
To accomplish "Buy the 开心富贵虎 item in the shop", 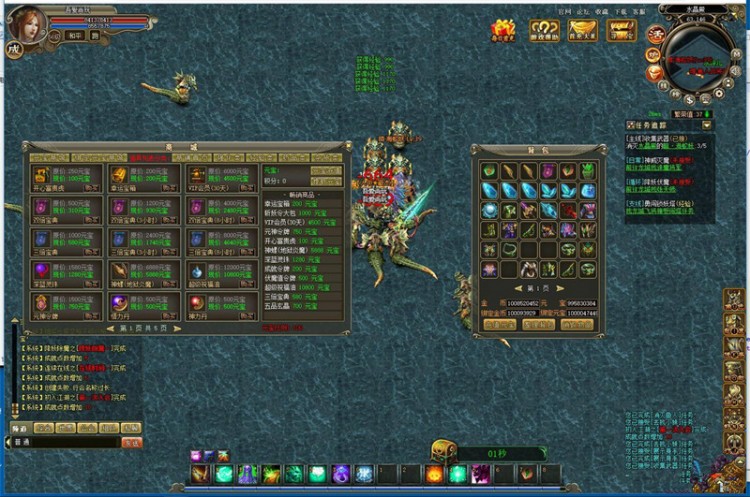I will (91, 186).
